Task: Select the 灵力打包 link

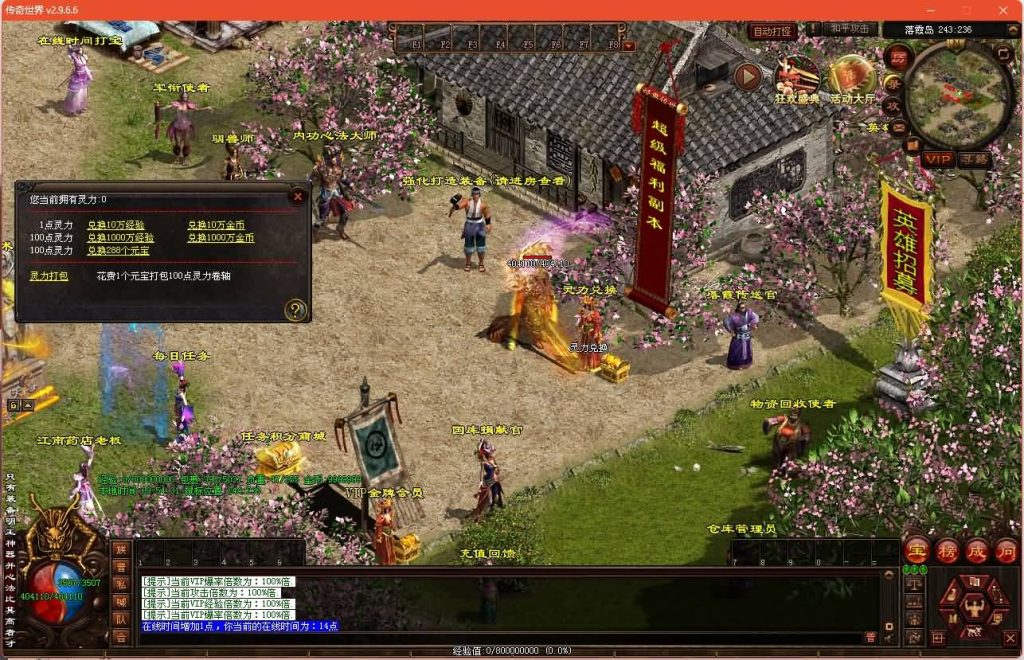Action: (49, 275)
